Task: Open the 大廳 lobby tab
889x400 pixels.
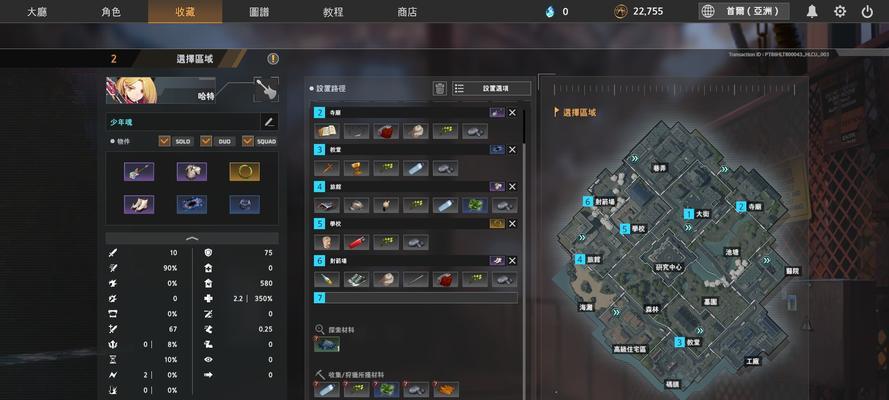Action: 37,12
